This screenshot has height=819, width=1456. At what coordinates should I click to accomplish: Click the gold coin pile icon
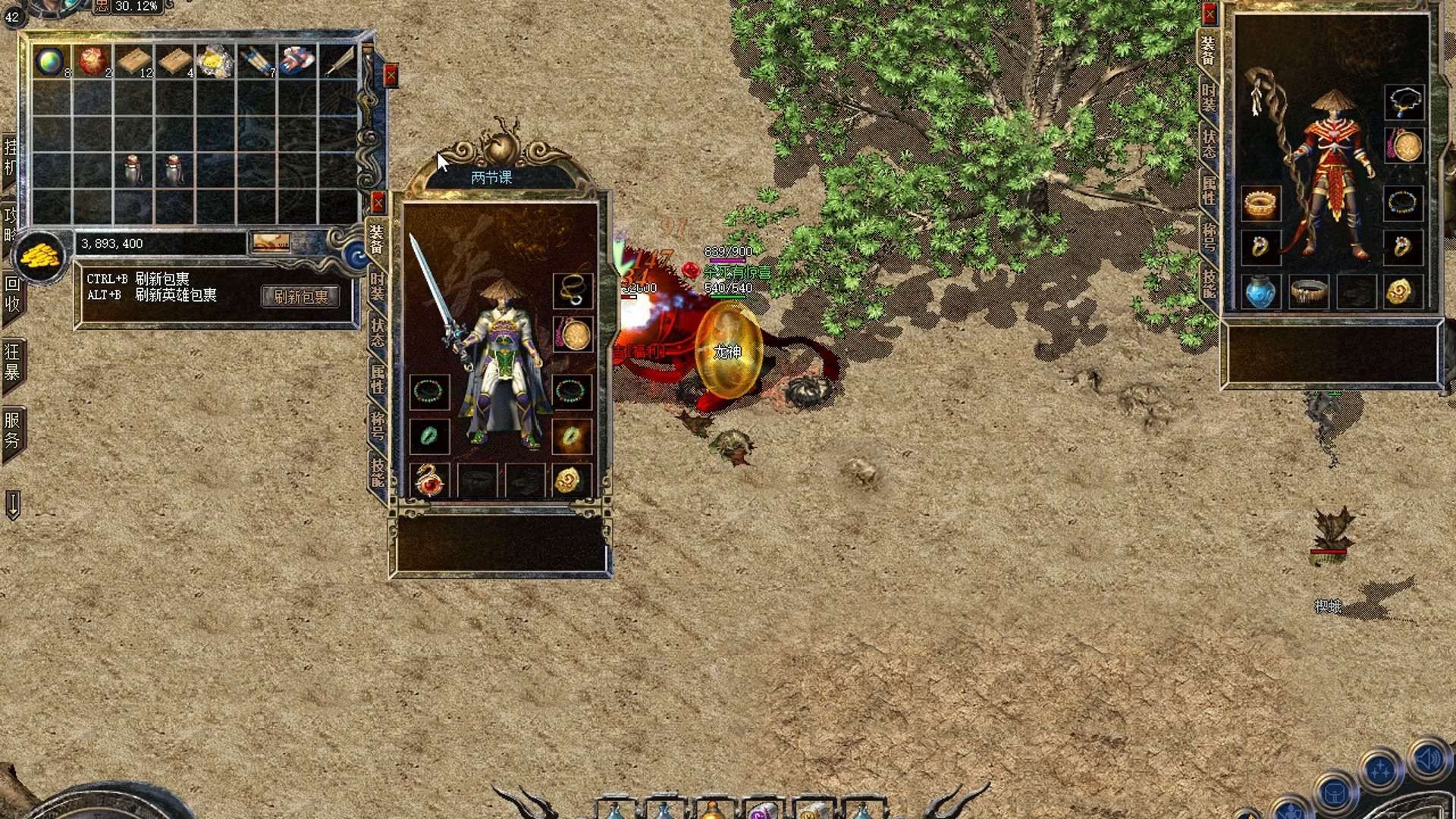click(x=40, y=257)
